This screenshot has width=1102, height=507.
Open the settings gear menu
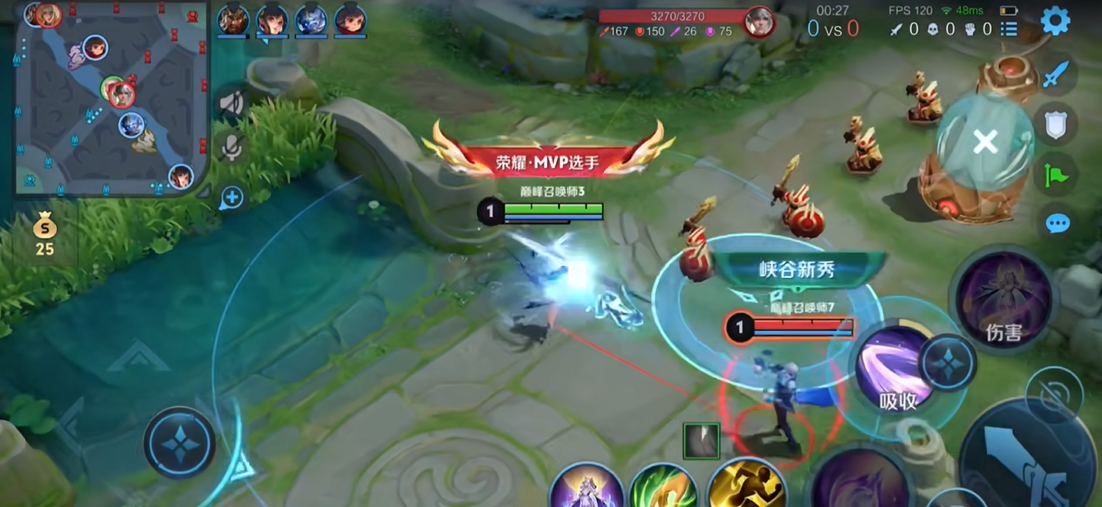coord(1055,21)
